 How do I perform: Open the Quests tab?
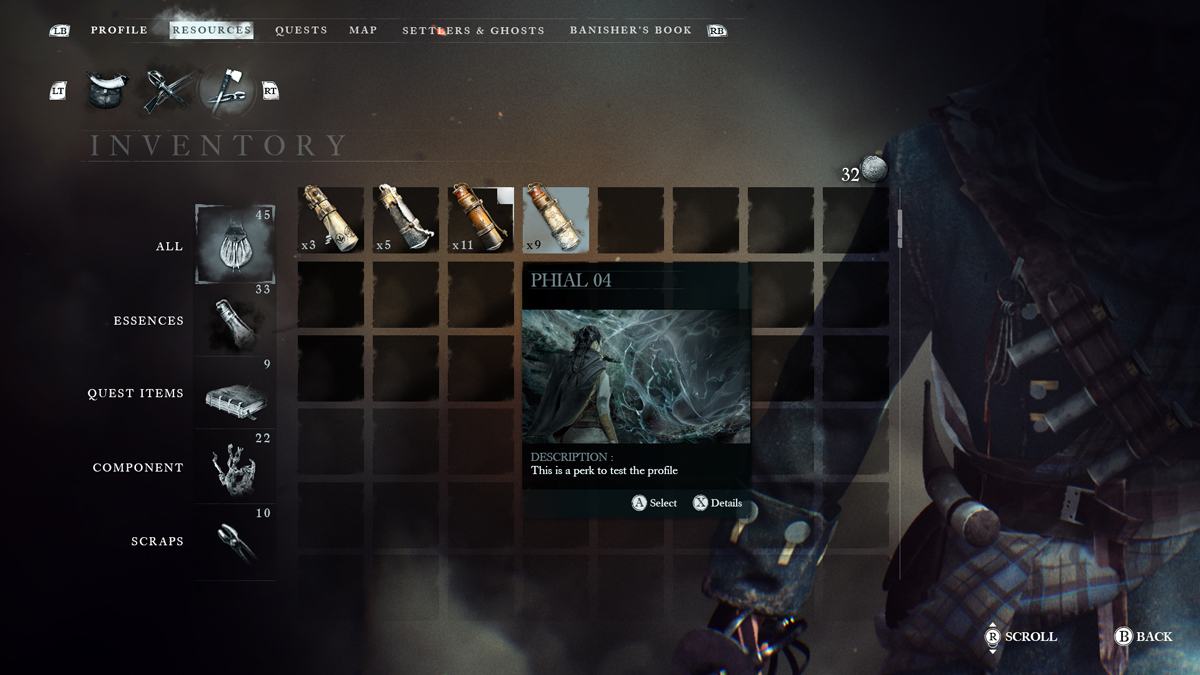click(301, 30)
